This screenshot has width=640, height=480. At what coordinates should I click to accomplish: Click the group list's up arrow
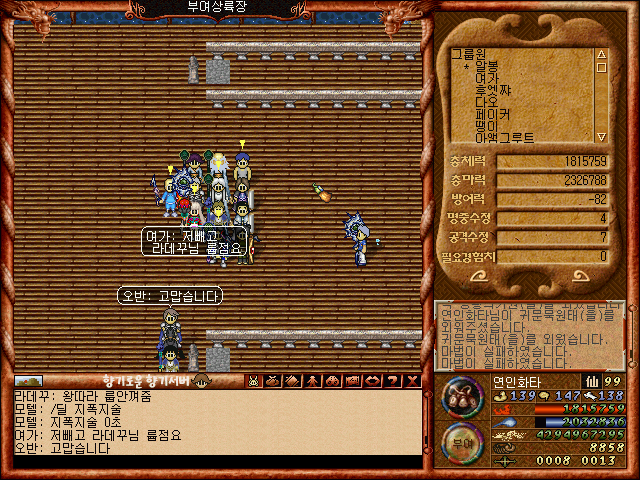click(601, 55)
